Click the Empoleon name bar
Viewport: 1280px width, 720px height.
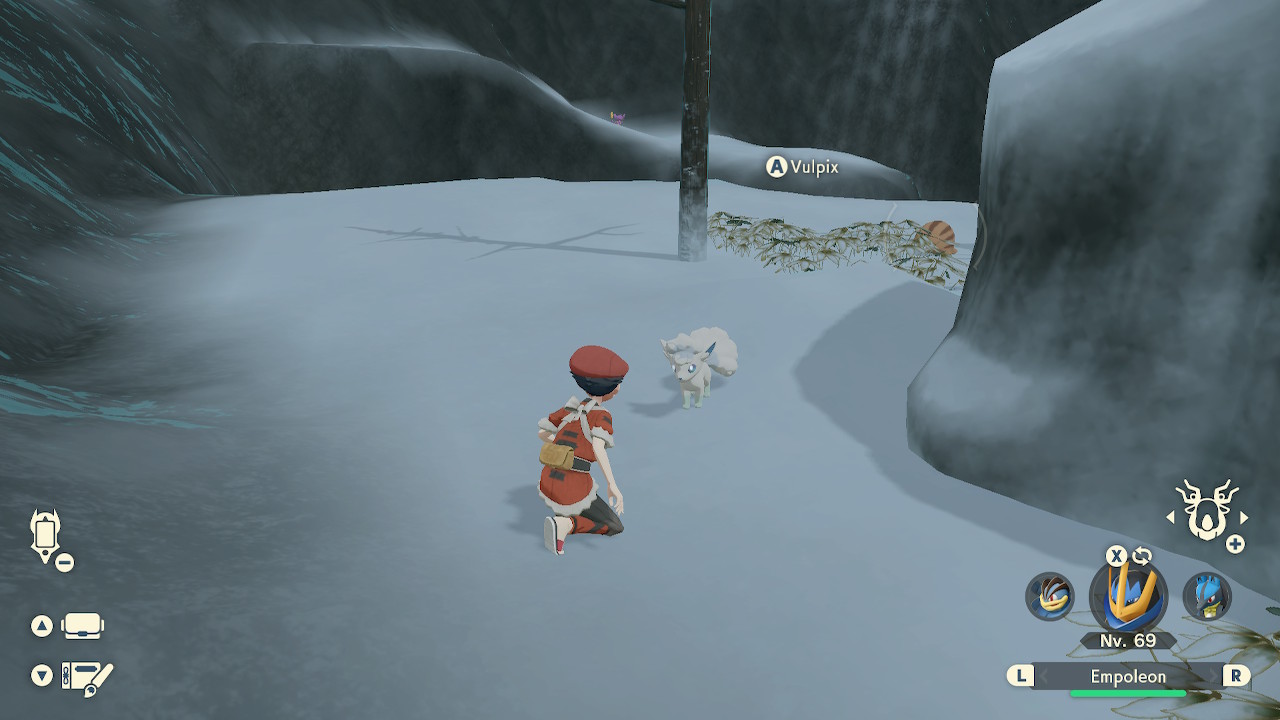1128,677
